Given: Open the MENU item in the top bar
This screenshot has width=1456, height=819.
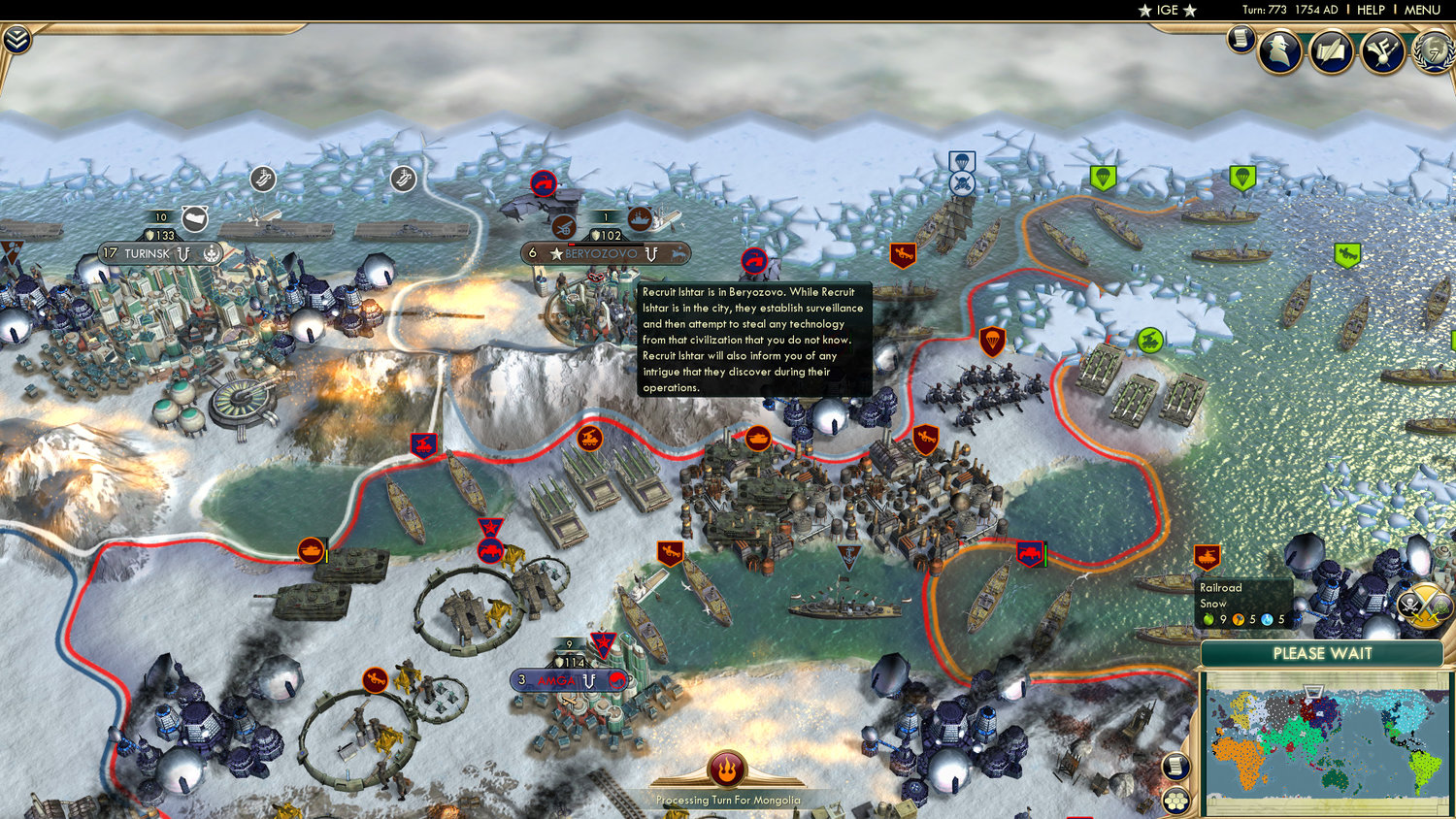Looking at the screenshot, I should (x=1421, y=10).
